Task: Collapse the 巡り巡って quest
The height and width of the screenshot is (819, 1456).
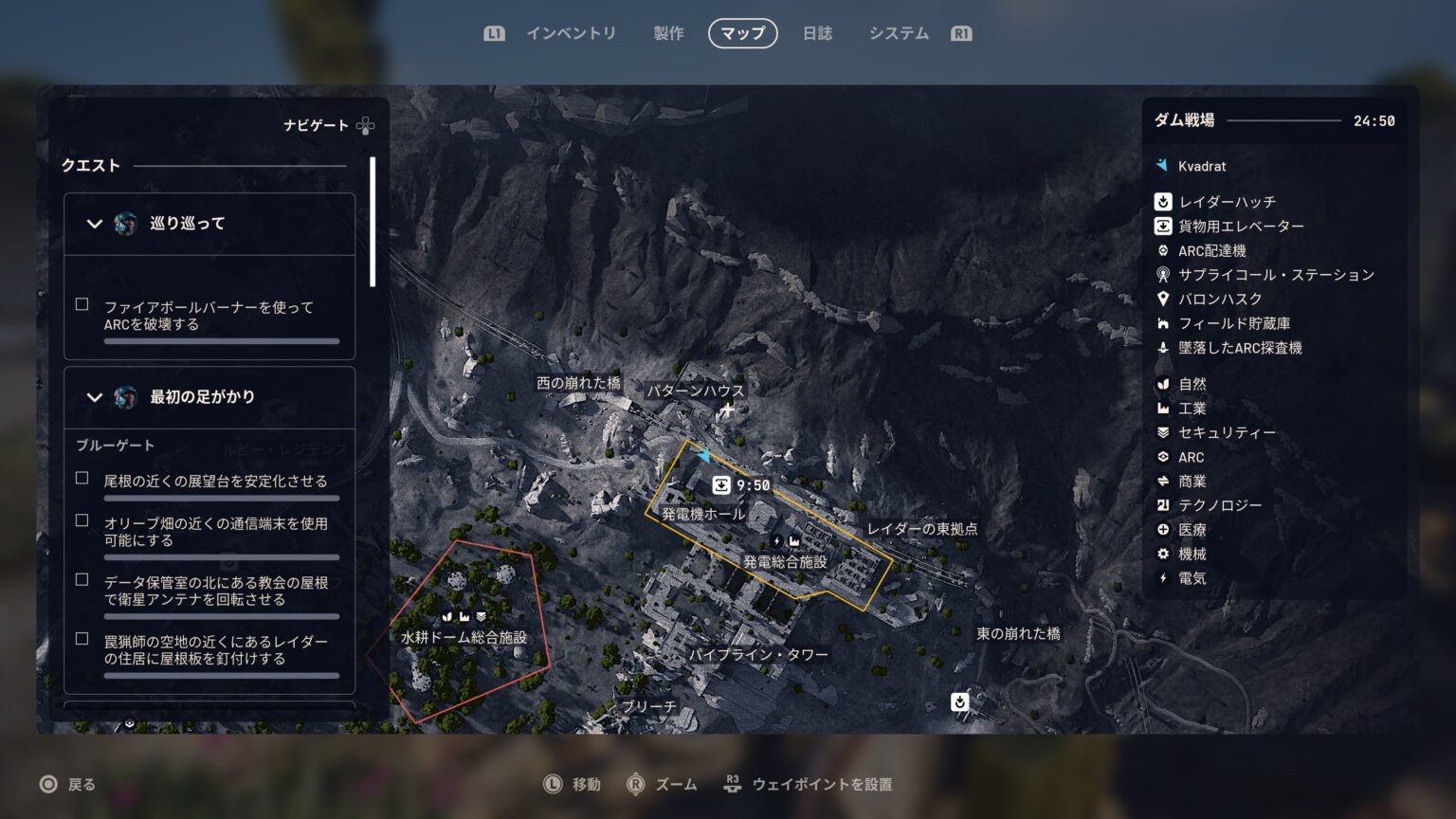Action: 94,224
